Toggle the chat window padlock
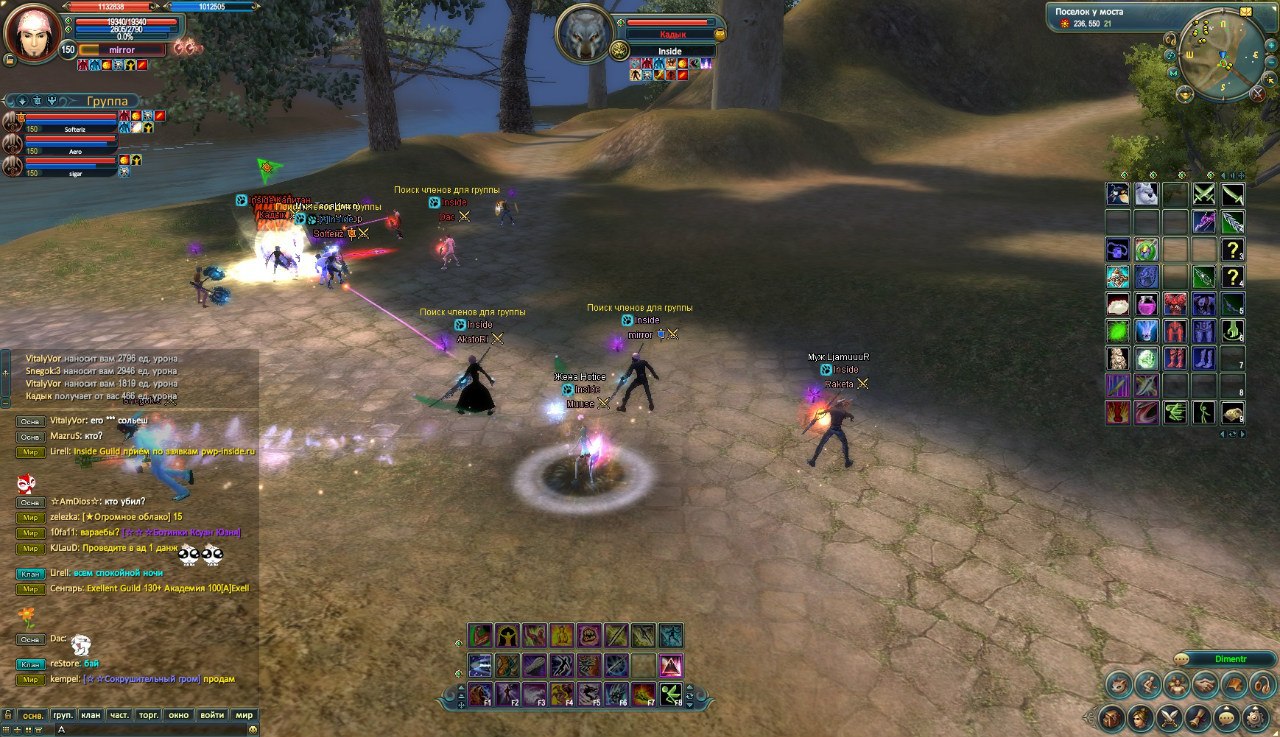This screenshot has height=737, width=1280. click(7, 715)
